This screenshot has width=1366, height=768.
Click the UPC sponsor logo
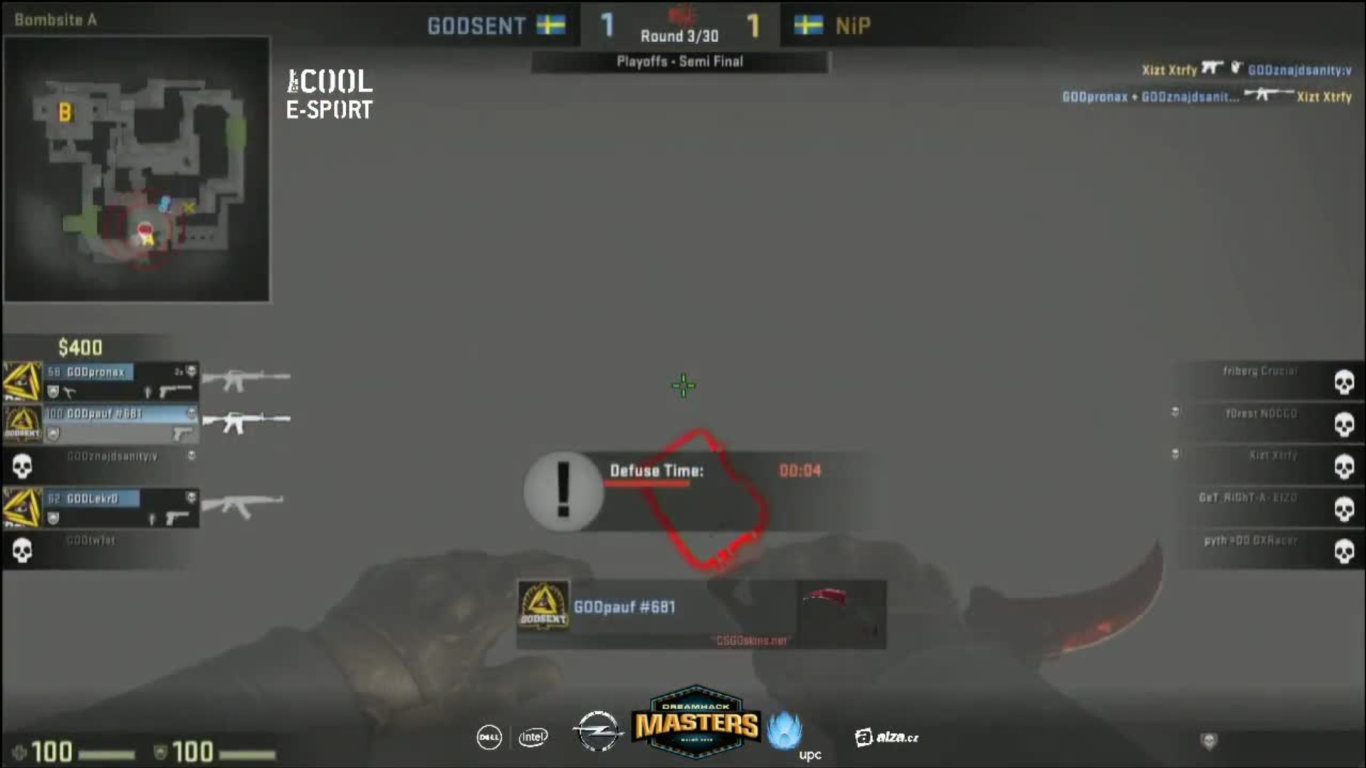789,732
